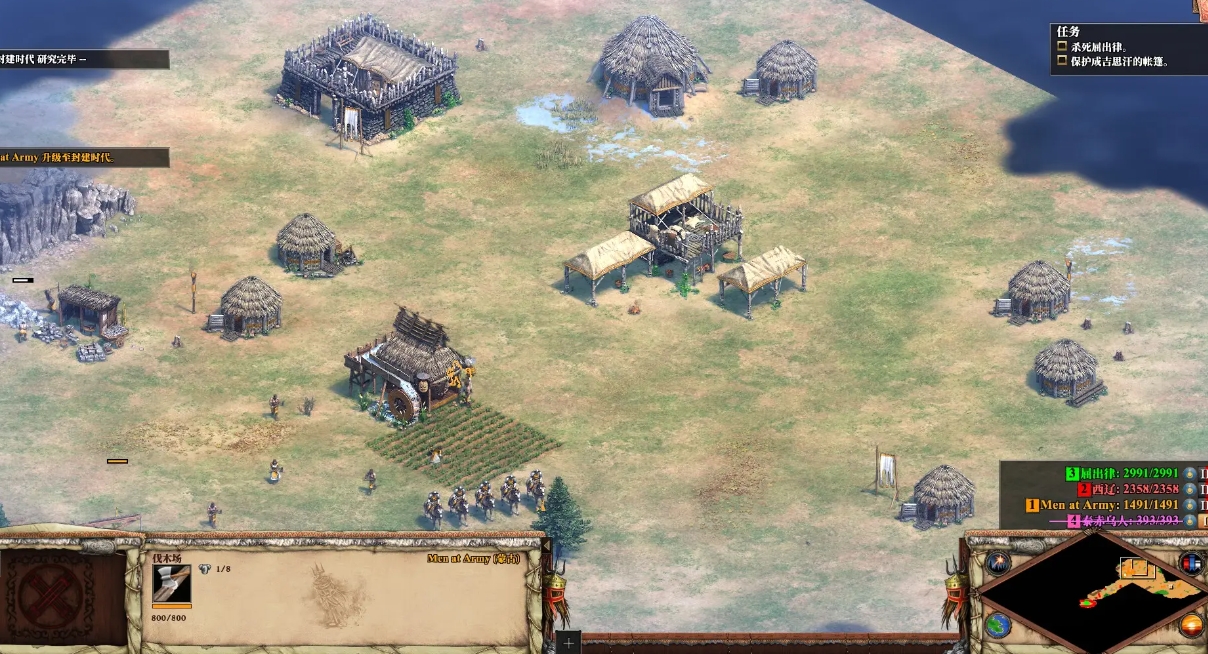
Task: Toggle the globe terrain minimap mode button
Action: 998,626
